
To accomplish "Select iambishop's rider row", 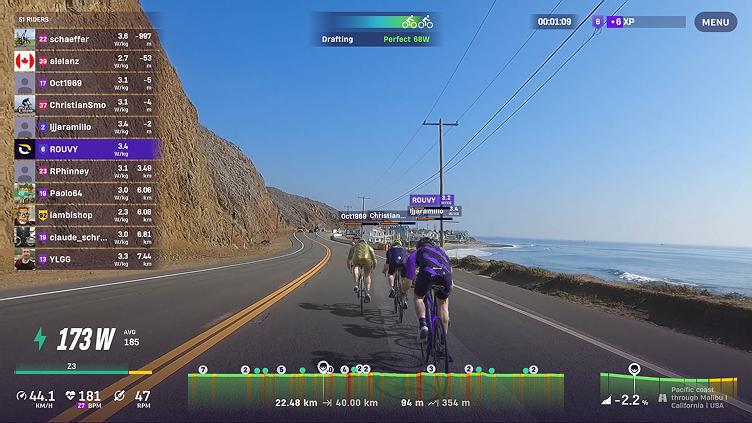I will click(86, 215).
